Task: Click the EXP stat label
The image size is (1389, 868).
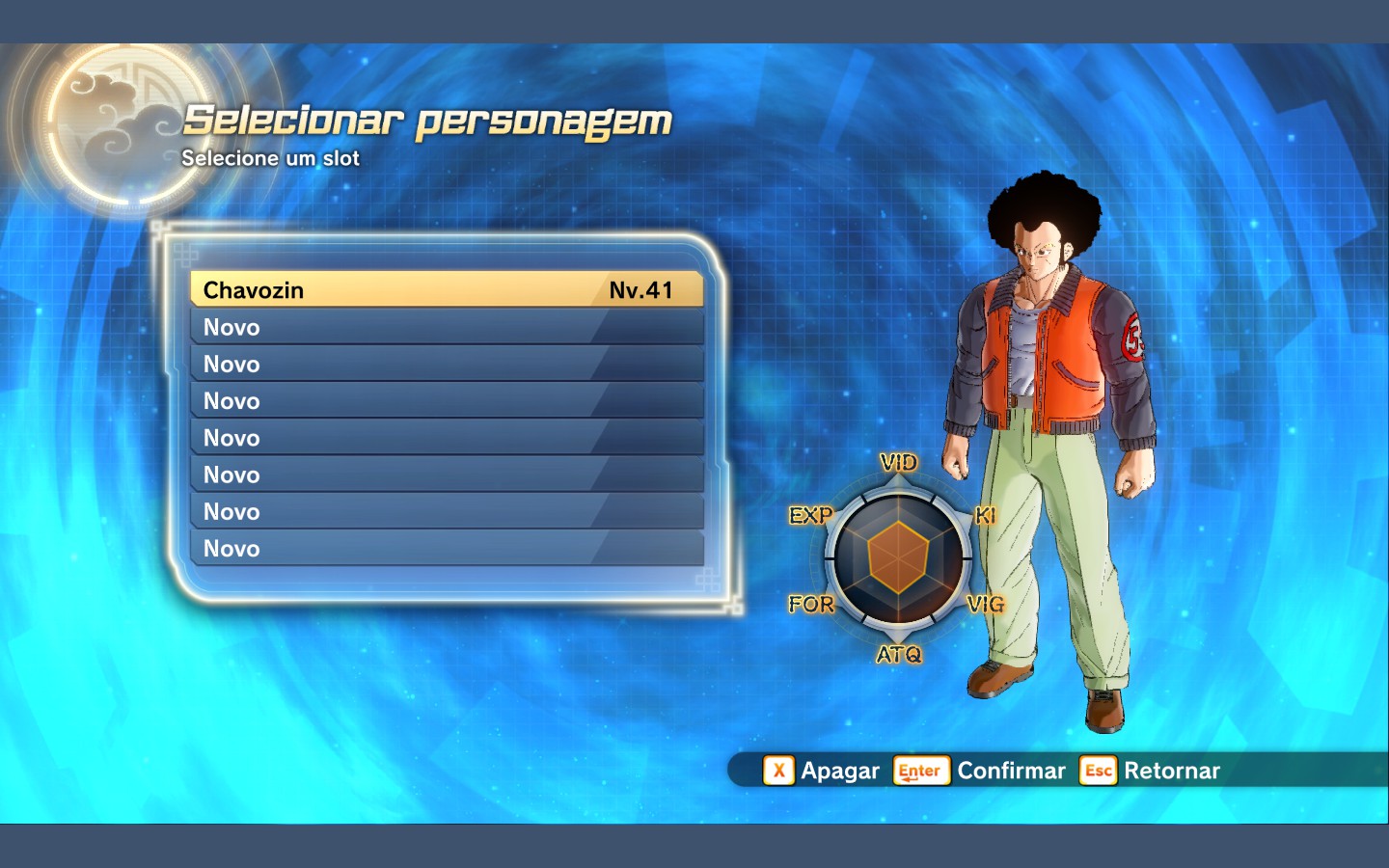Action: click(812, 516)
